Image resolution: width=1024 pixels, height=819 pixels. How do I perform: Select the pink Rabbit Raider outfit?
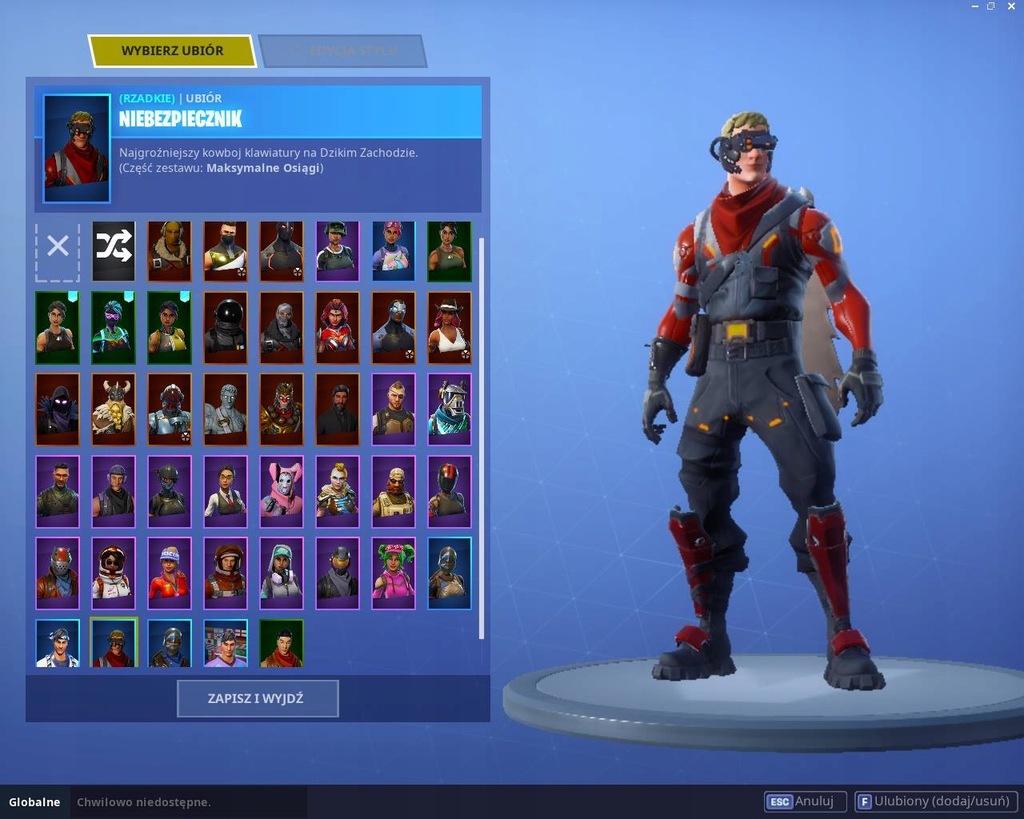(x=281, y=486)
